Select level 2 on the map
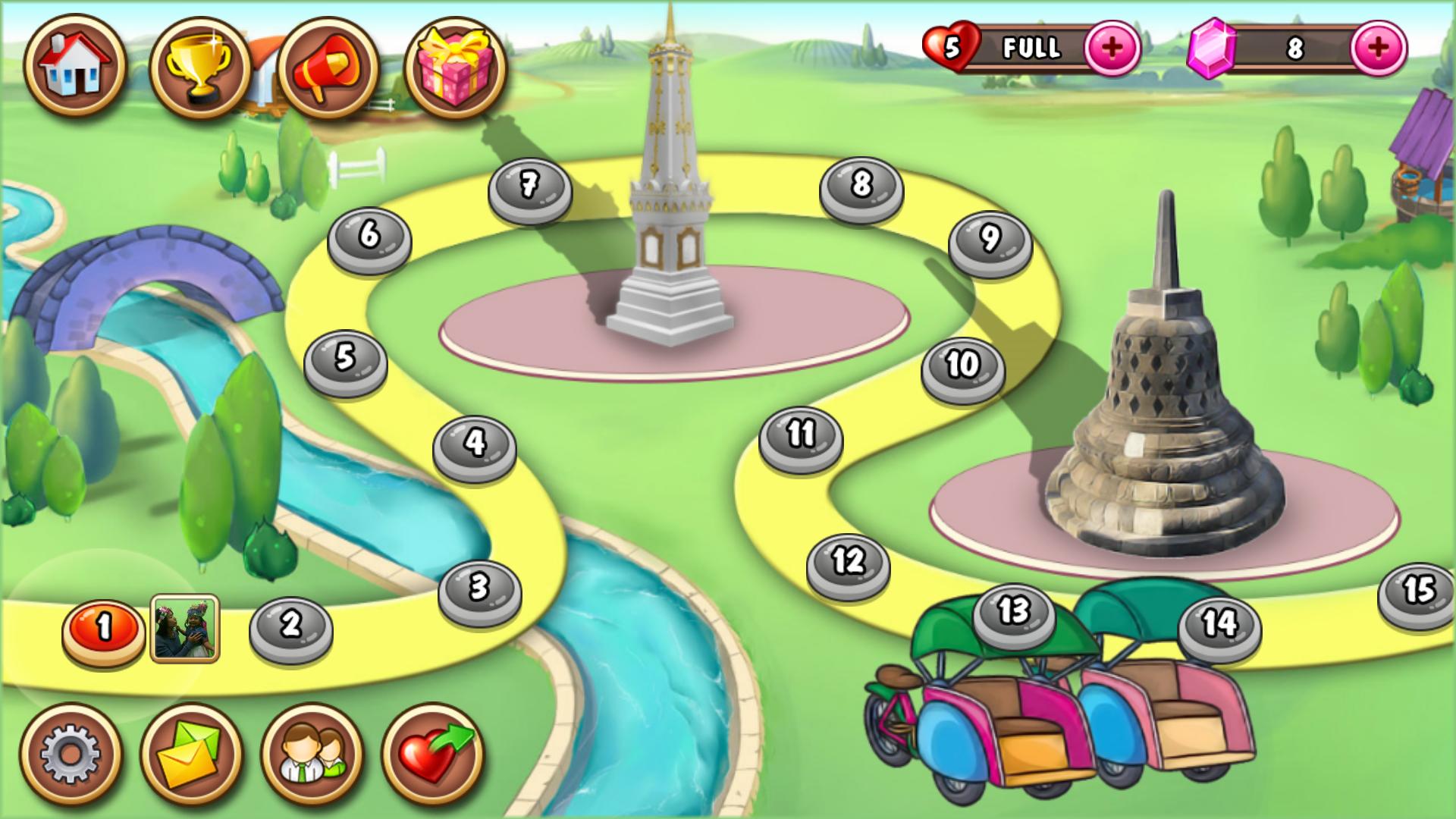This screenshot has width=1456, height=819. click(291, 626)
